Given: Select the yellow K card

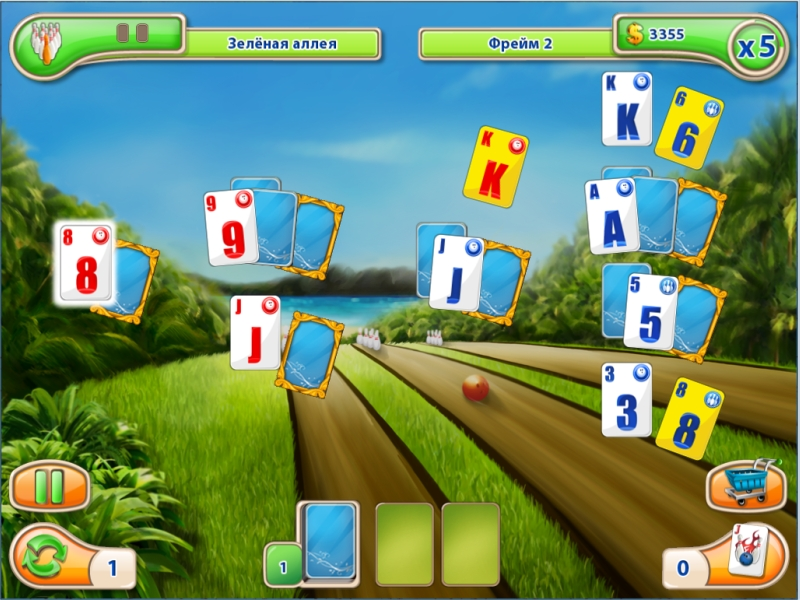Looking at the screenshot, I should (x=494, y=166).
